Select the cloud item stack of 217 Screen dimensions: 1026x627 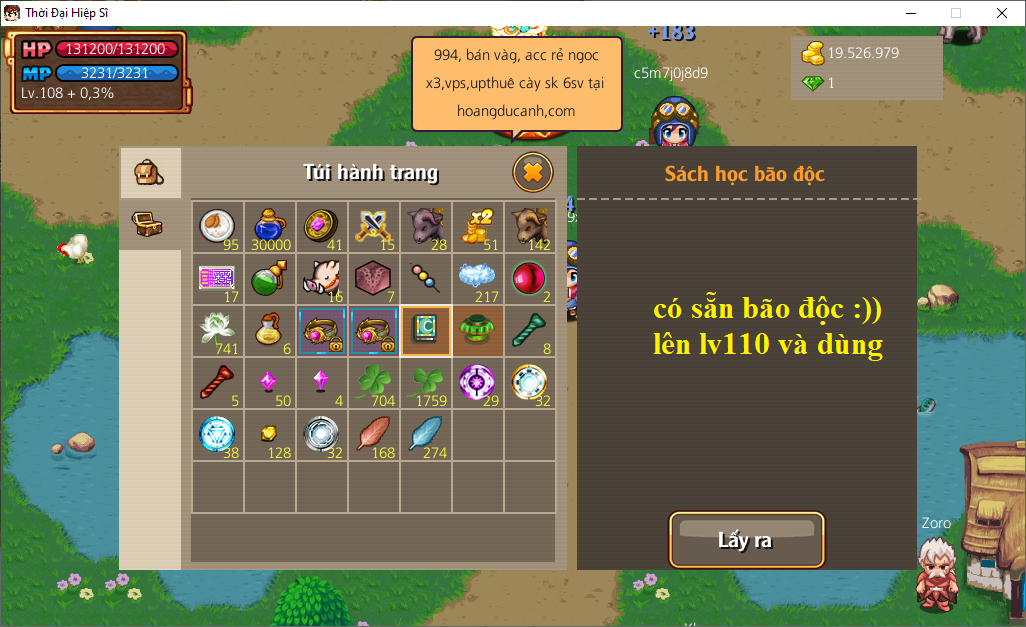(477, 278)
